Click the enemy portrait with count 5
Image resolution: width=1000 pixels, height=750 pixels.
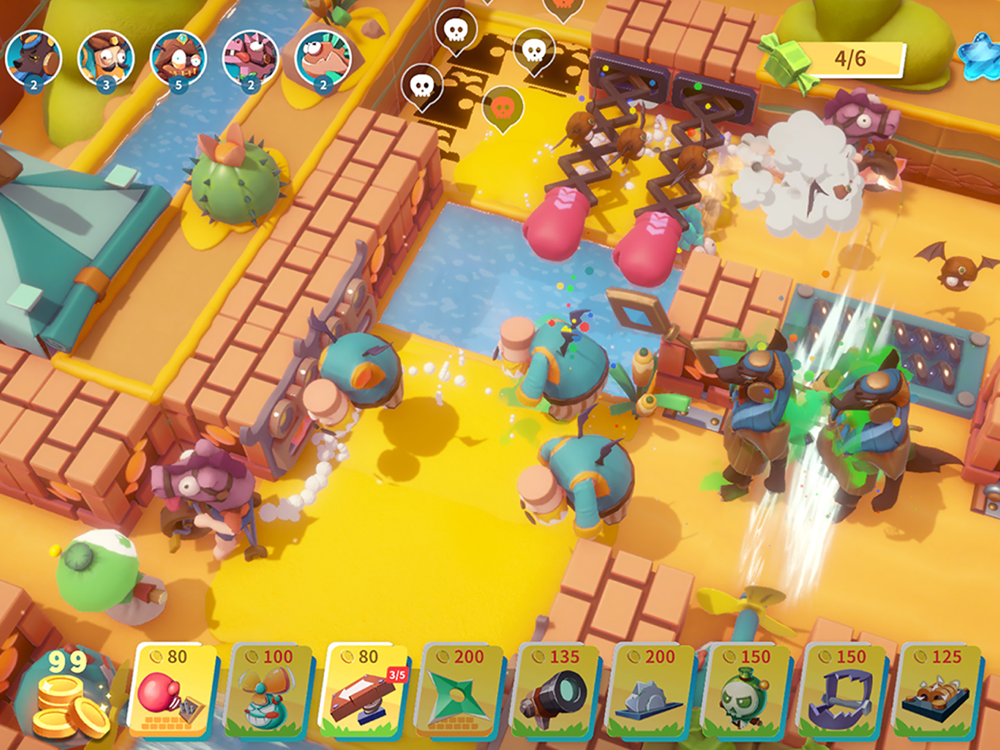click(178, 56)
